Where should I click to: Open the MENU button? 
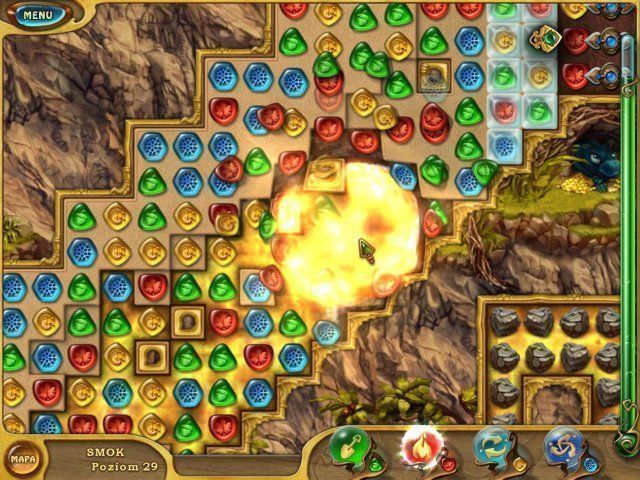tap(37, 15)
